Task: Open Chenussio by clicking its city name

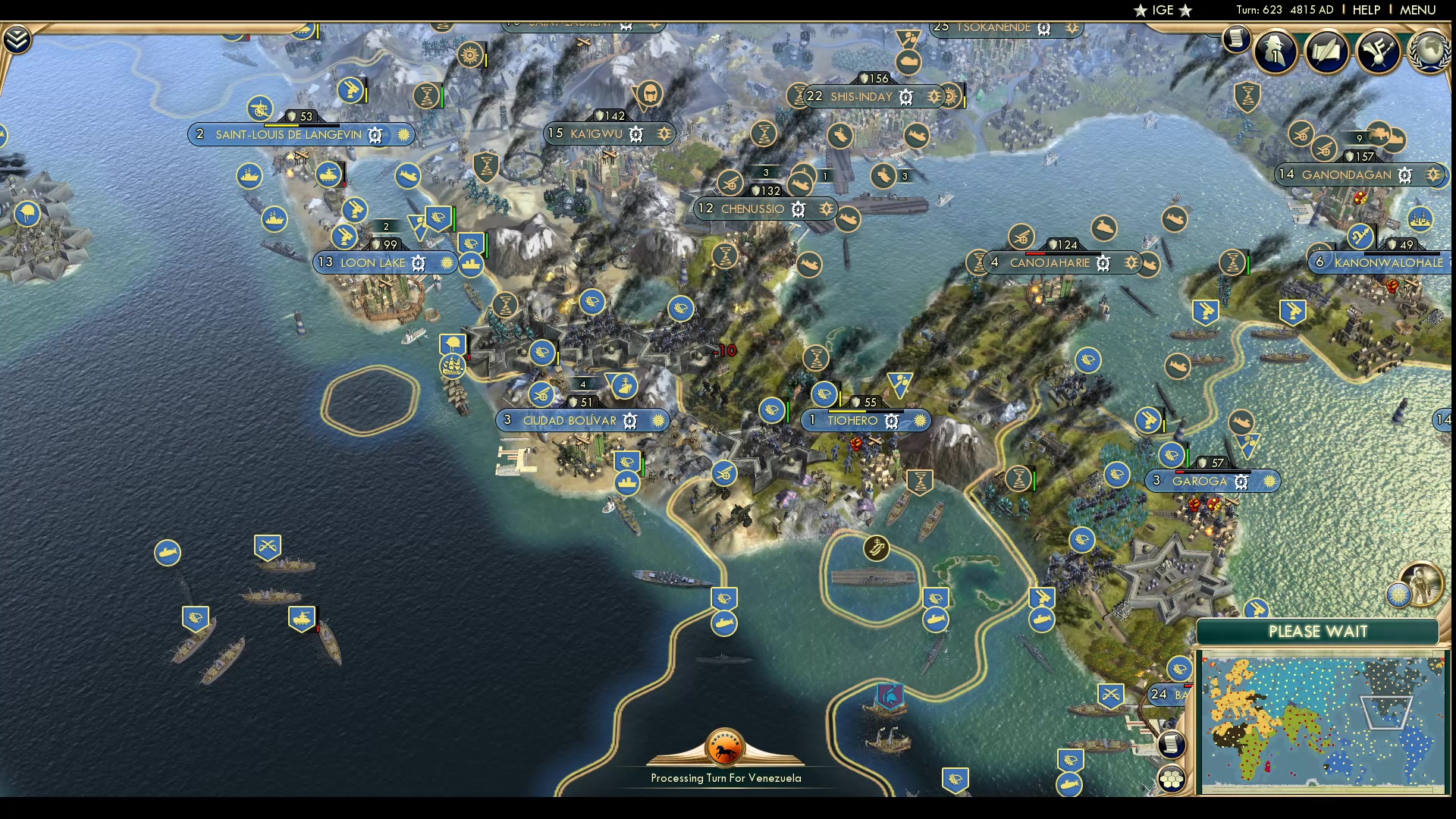Action: click(753, 208)
